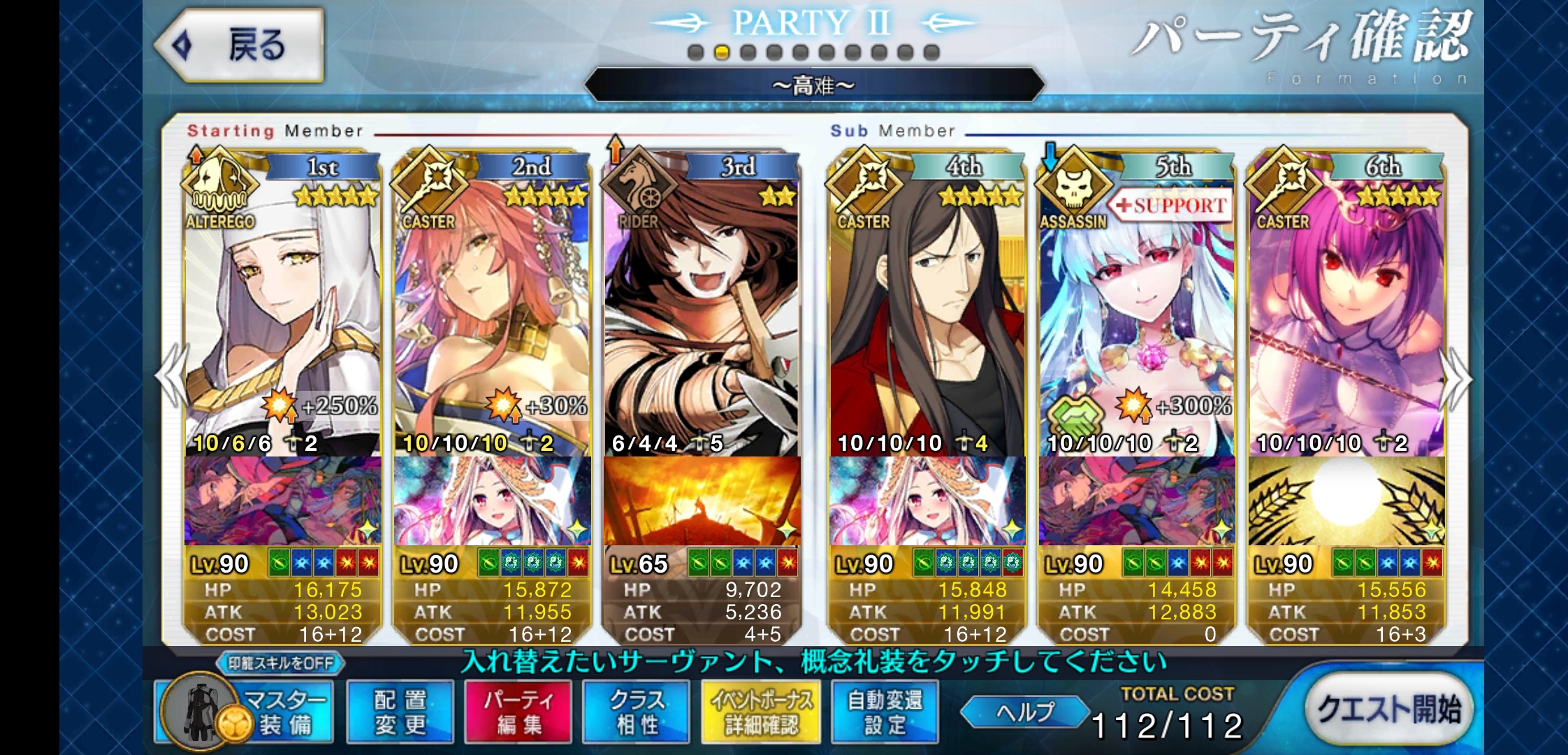This screenshot has height=755, width=1568.
Task: Show クラス相性 class affinity chart
Action: [x=637, y=712]
